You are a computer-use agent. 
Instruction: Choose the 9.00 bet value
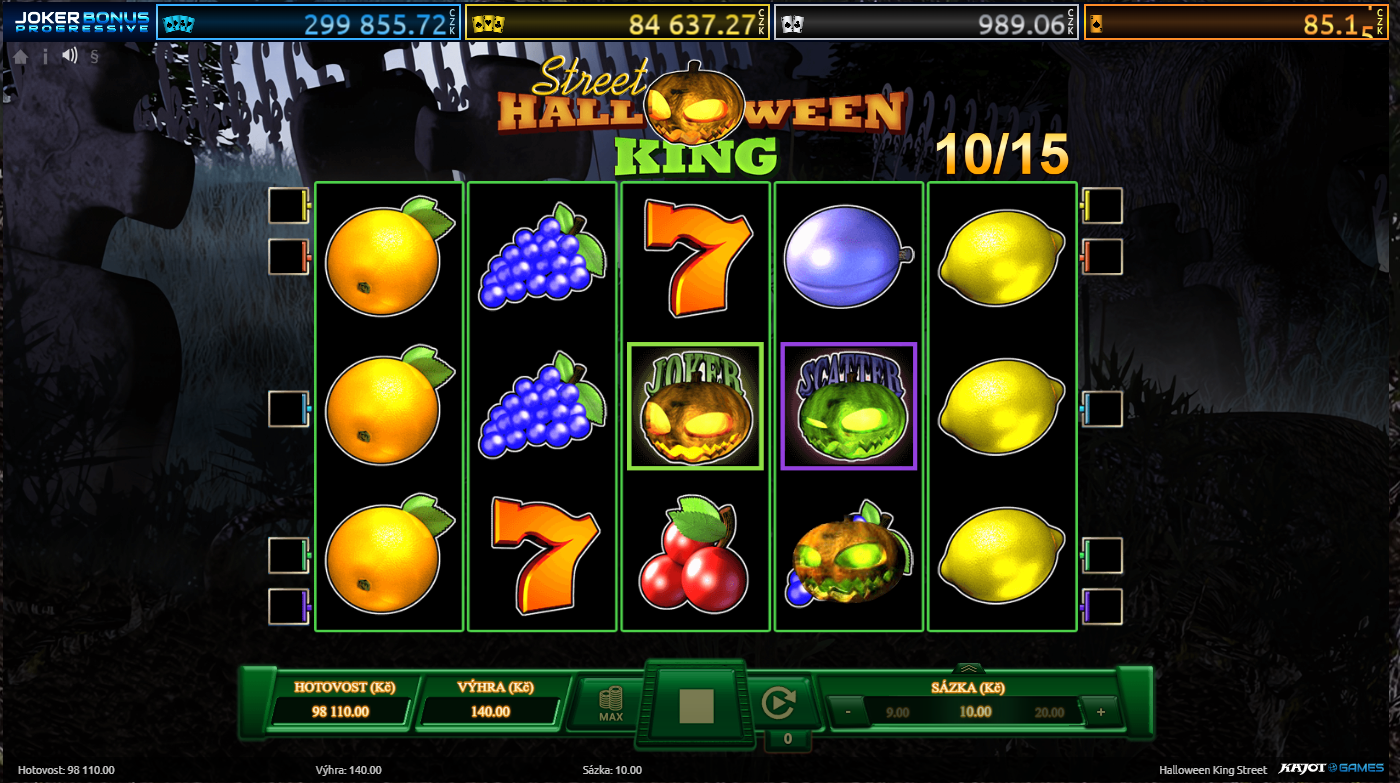(898, 712)
